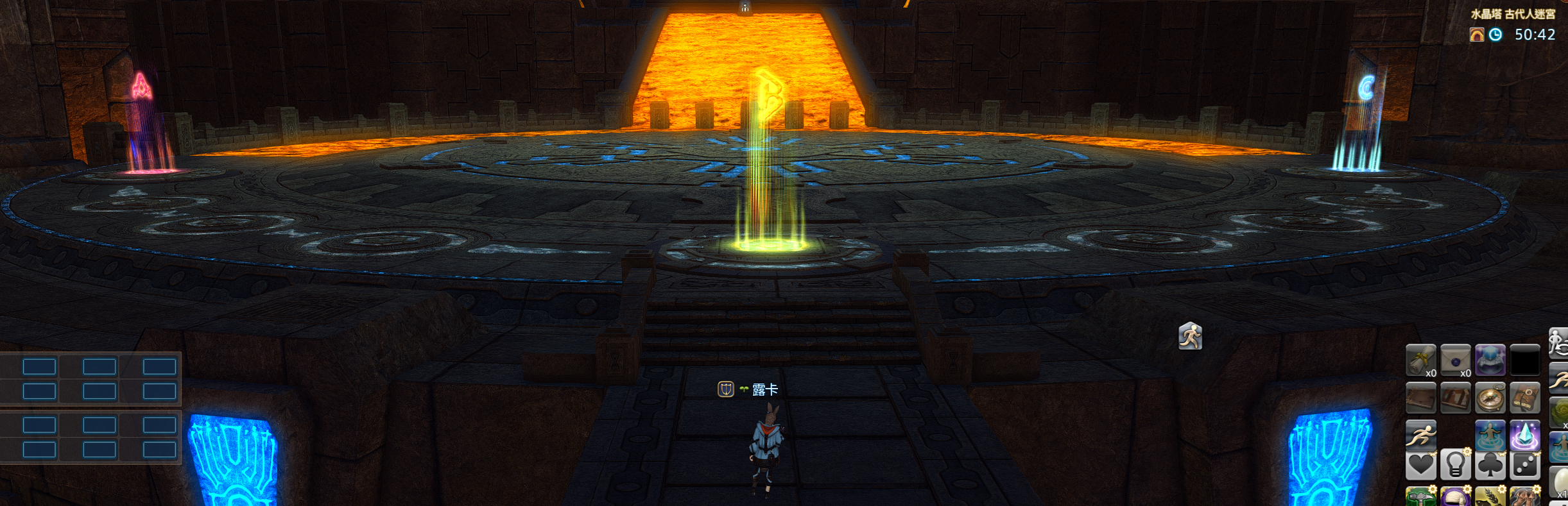Viewport: 1568px width, 506px height.
Task: Open the leather-bound notebook with gold clasp
Action: tap(1524, 398)
